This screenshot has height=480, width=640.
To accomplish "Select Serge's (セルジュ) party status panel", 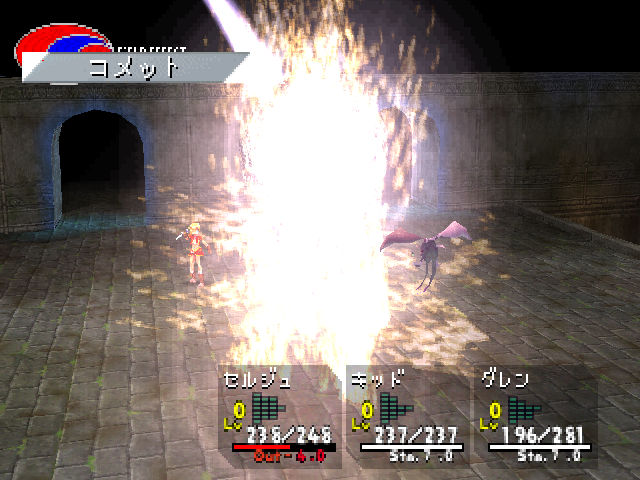I will click(x=278, y=417).
